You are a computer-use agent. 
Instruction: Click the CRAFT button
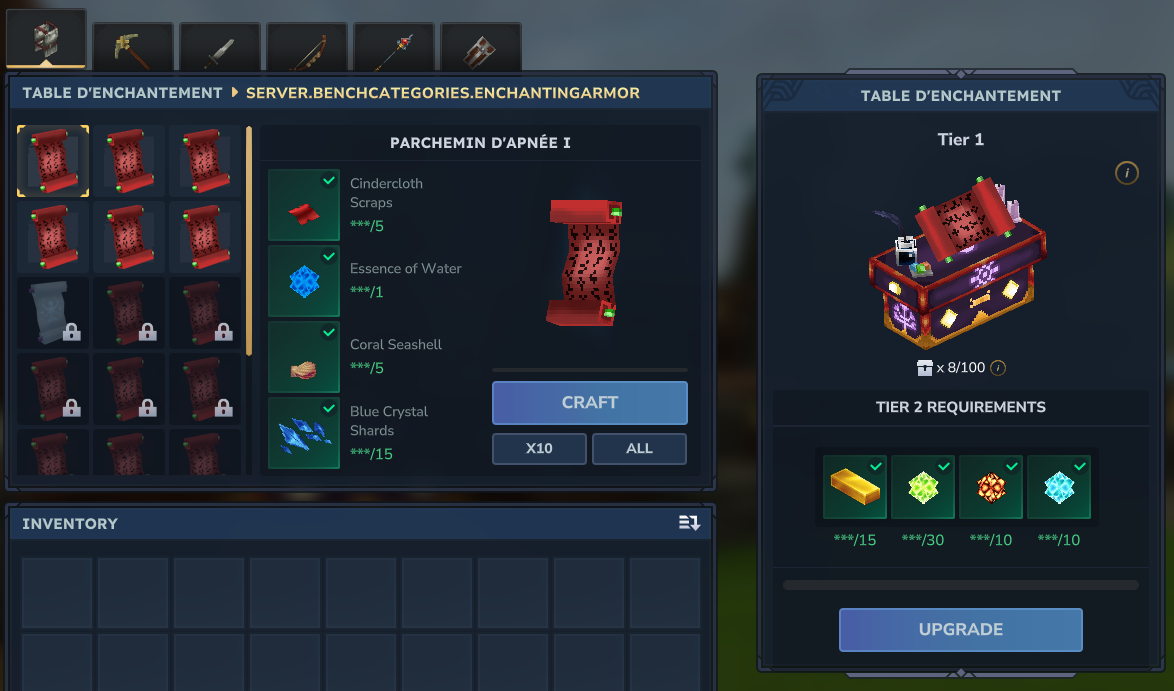coord(589,403)
